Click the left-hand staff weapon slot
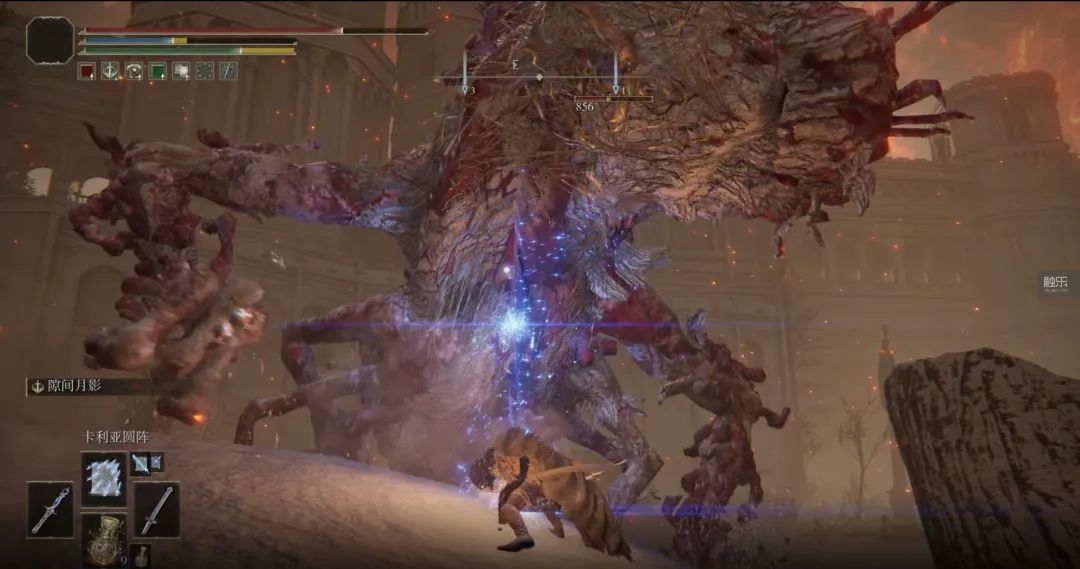This screenshot has height=569, width=1080. [50, 510]
